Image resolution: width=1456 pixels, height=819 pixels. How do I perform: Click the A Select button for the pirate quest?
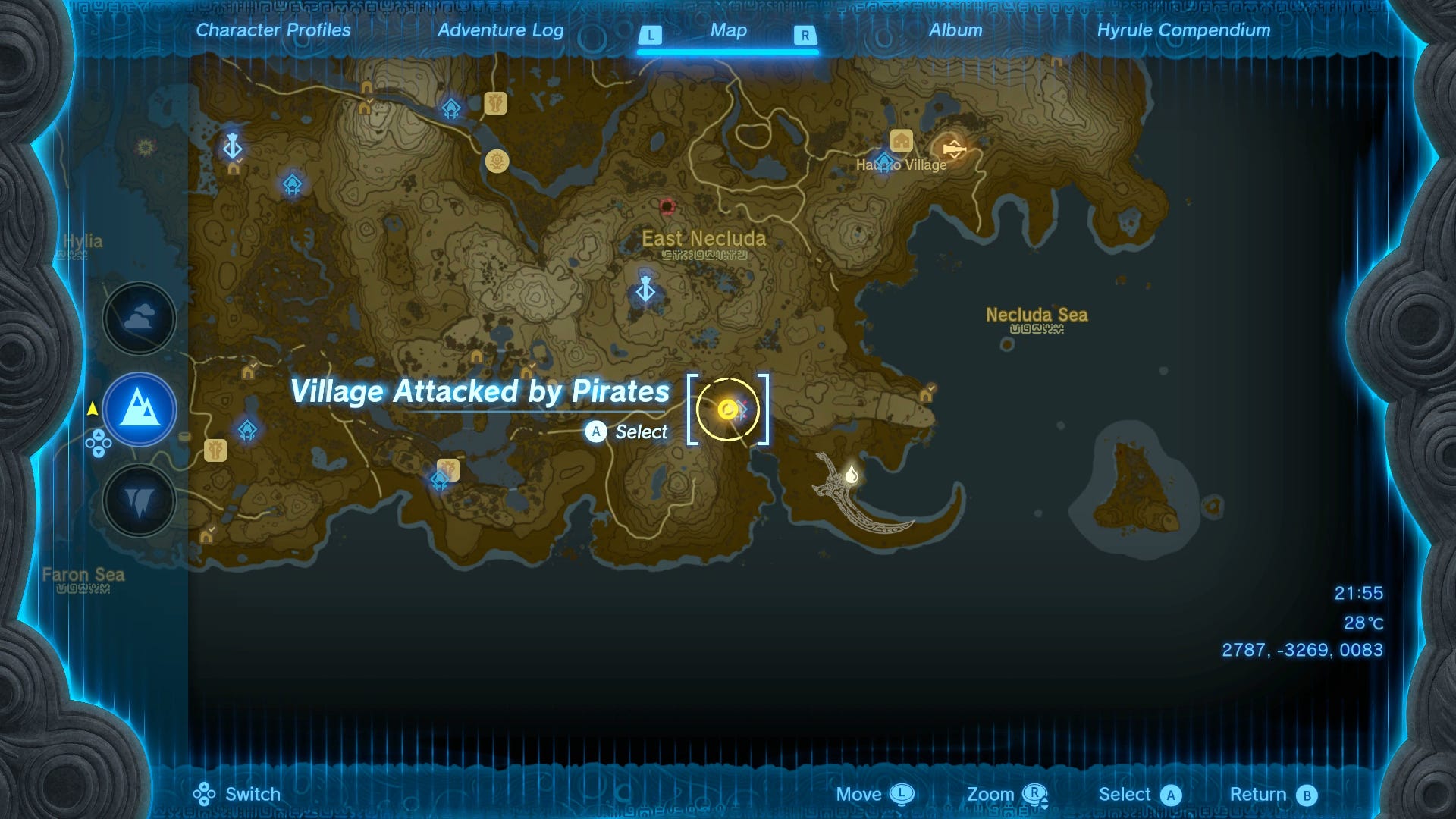pyautogui.click(x=597, y=432)
